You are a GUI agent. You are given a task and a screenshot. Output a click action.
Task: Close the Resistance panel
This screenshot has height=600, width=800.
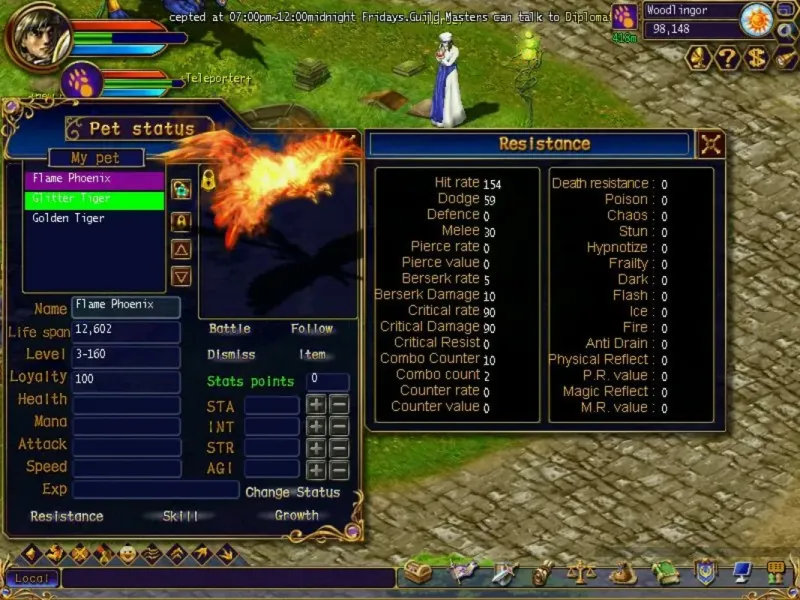pyautogui.click(x=710, y=144)
